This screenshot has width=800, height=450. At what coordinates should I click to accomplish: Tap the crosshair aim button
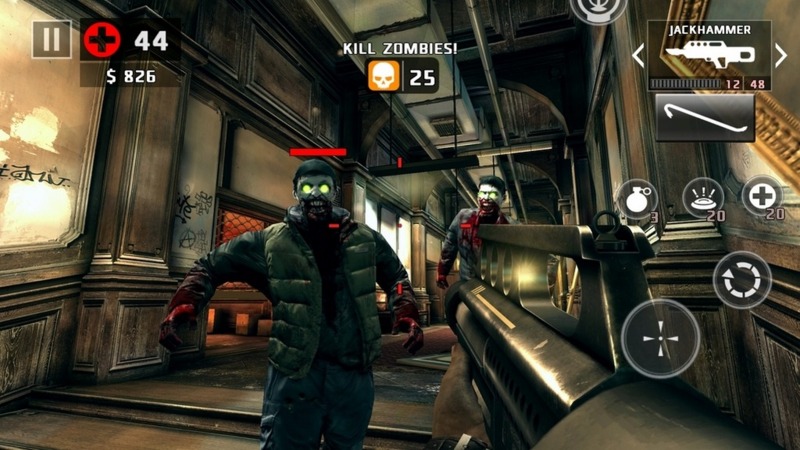tap(660, 340)
